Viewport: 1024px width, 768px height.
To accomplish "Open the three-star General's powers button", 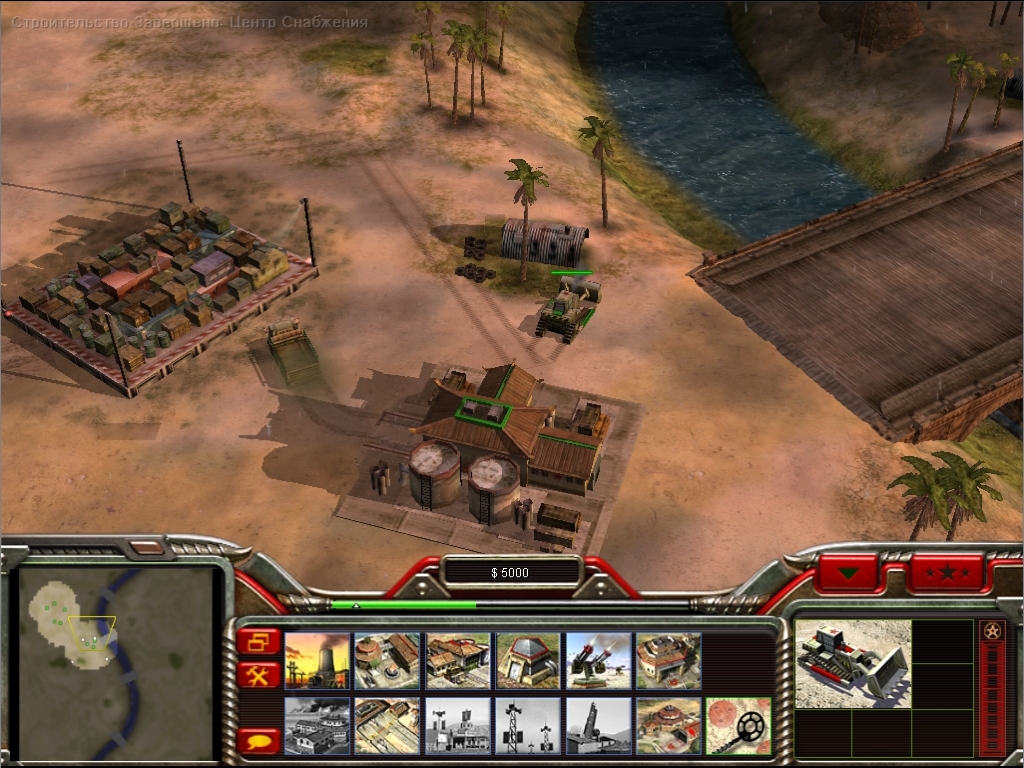I will 945,573.
